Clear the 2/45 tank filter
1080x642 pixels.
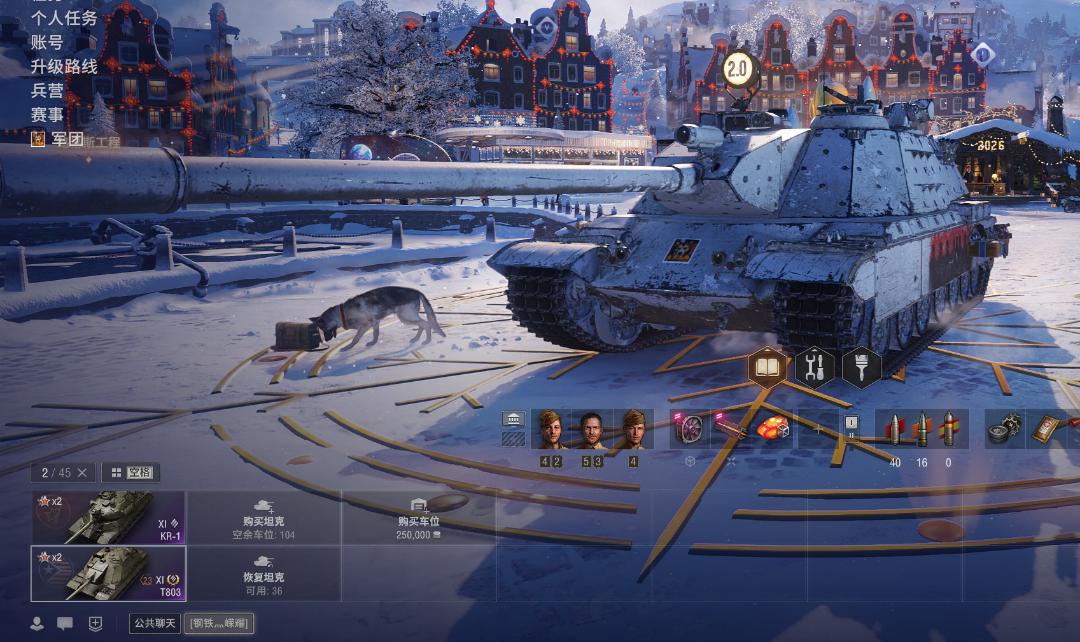[82, 472]
